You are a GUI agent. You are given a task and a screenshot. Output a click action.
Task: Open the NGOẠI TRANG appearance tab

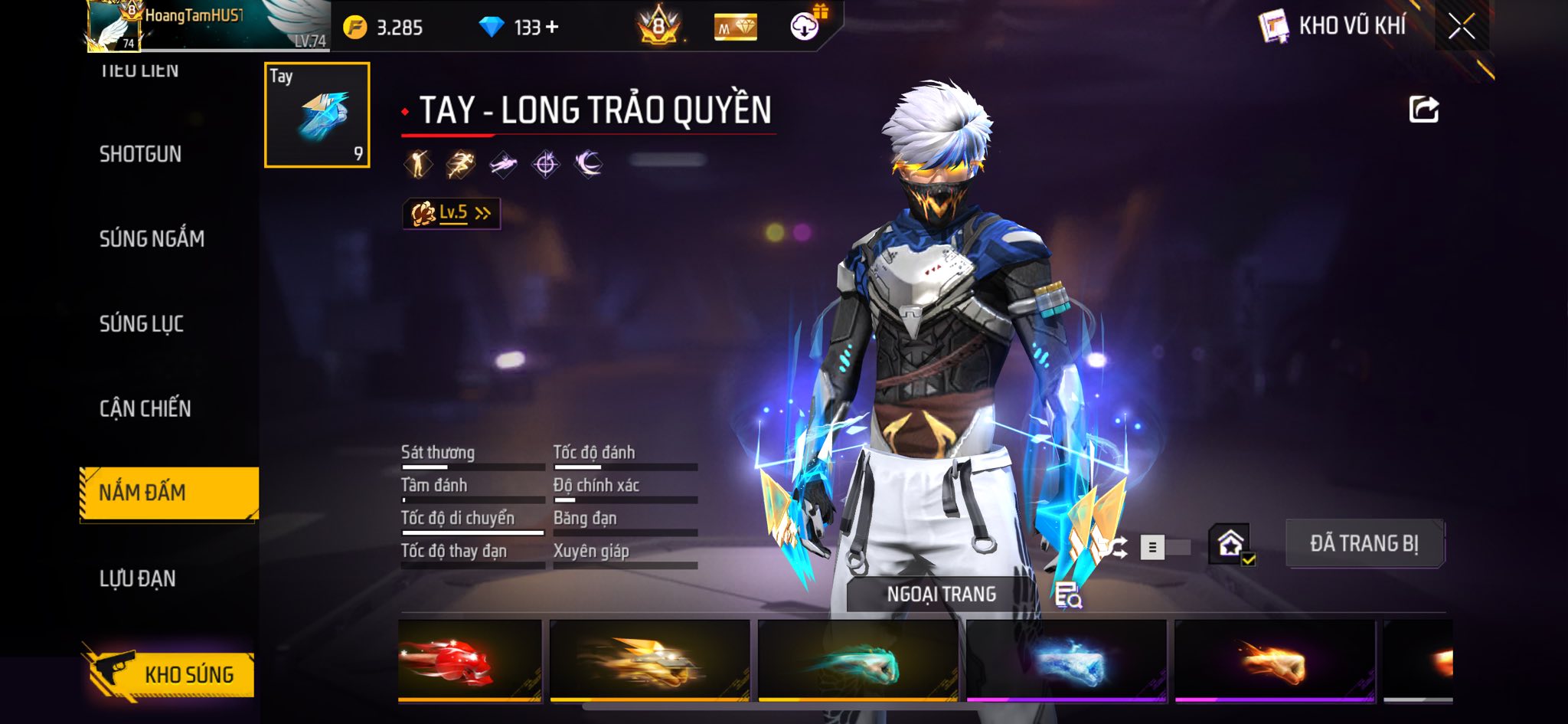pyautogui.click(x=941, y=594)
